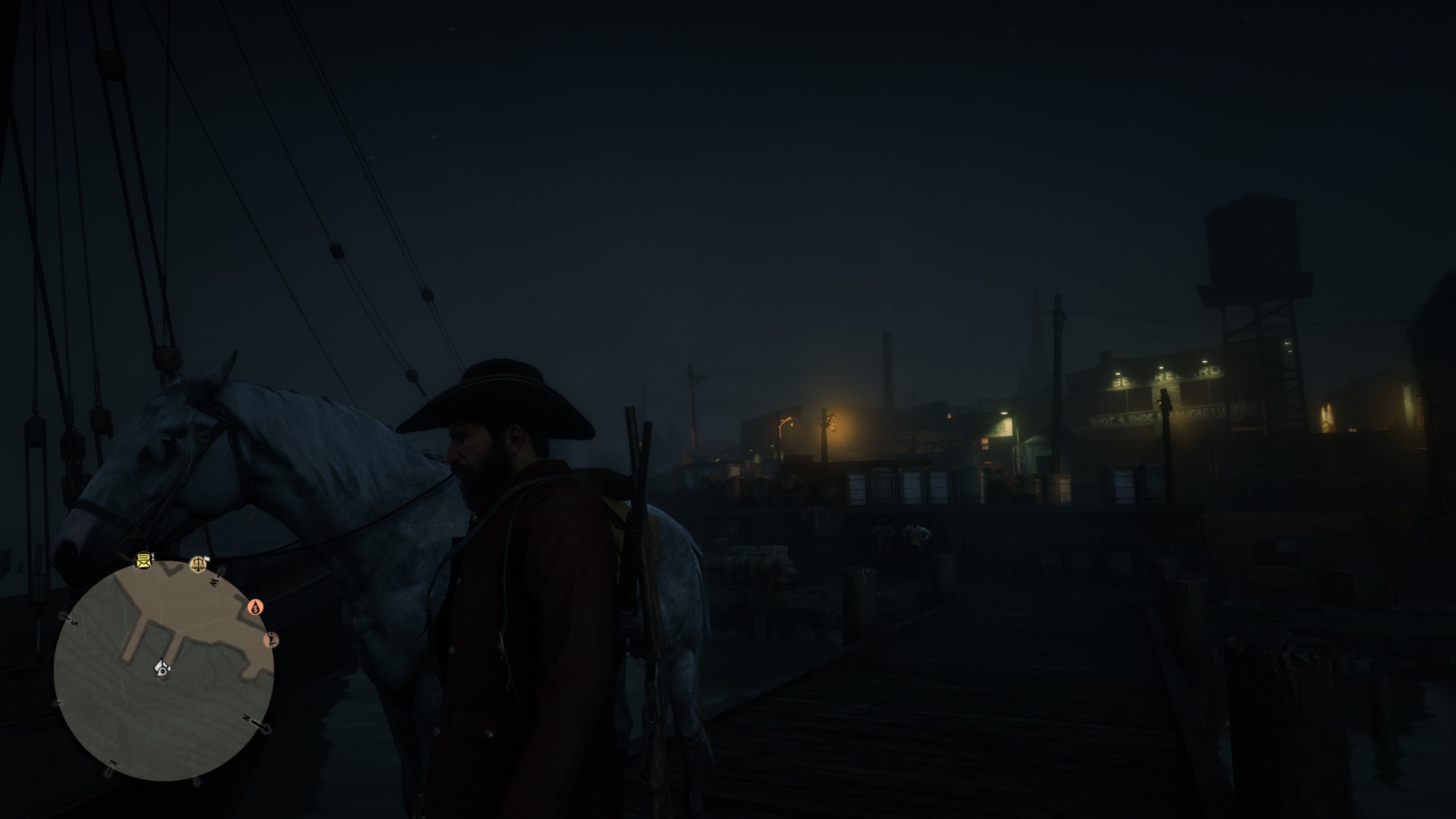Click the scales trader marker on minimap
This screenshot has height=819, width=1456.
pyautogui.click(x=199, y=563)
